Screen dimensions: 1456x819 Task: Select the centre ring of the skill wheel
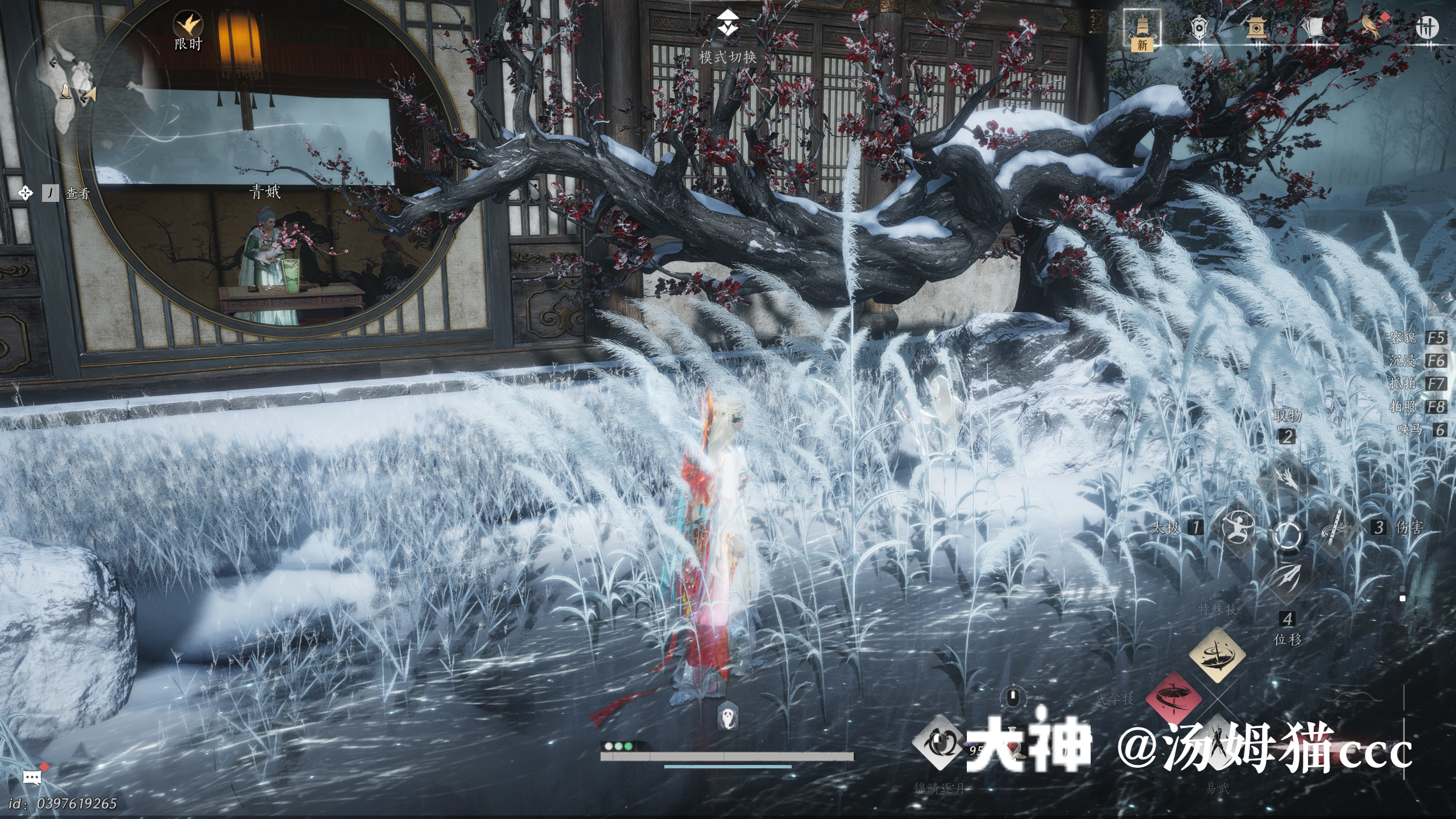[1287, 534]
